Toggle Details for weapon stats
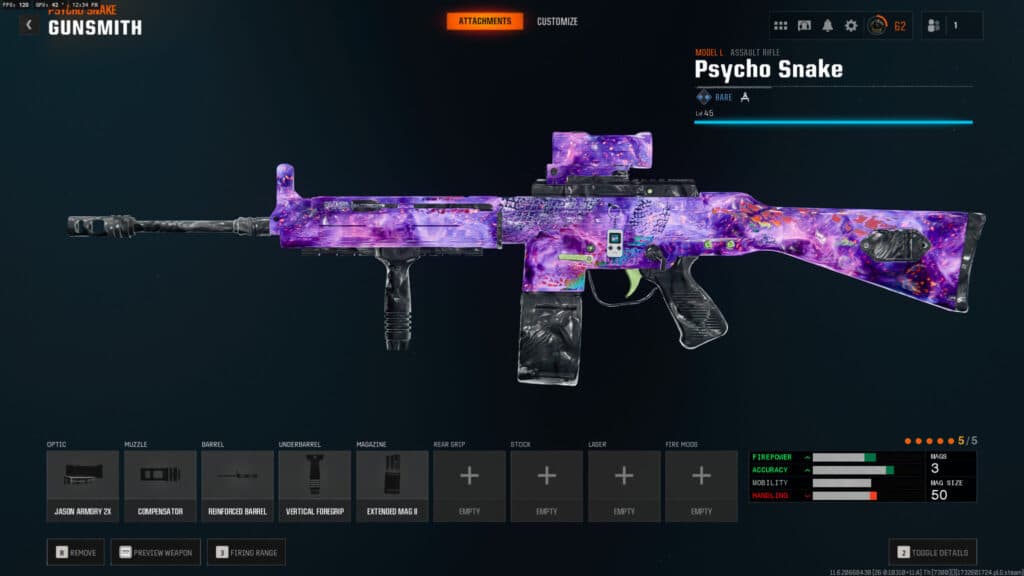The width and height of the screenshot is (1024, 576). click(933, 552)
